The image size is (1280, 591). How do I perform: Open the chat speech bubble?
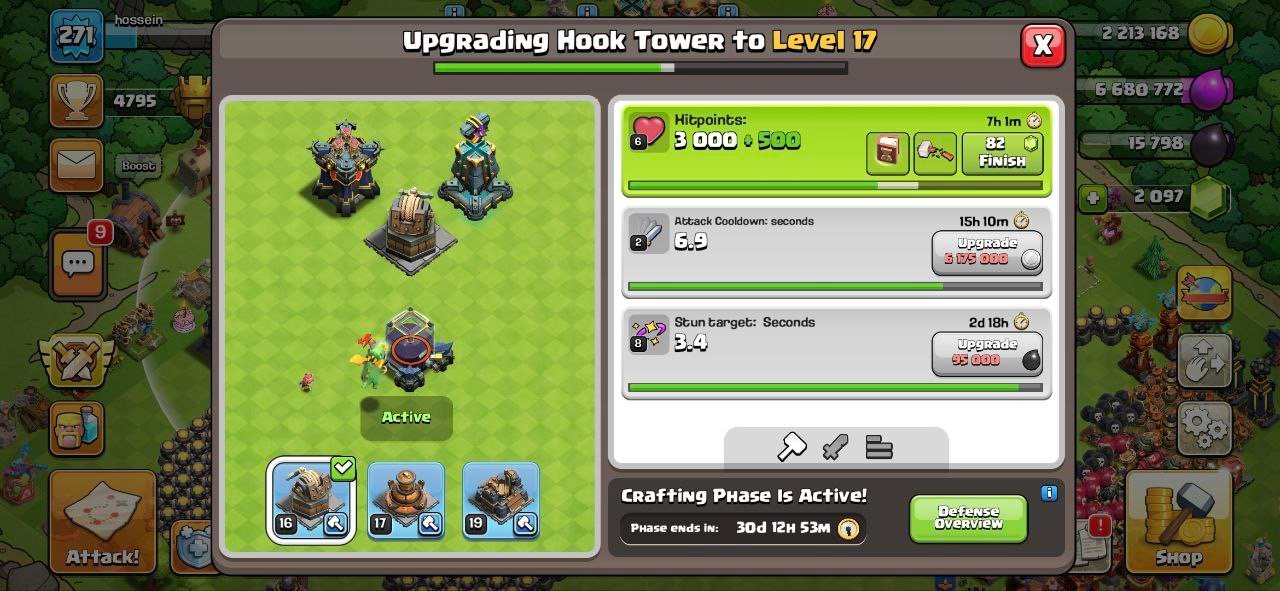click(x=77, y=264)
